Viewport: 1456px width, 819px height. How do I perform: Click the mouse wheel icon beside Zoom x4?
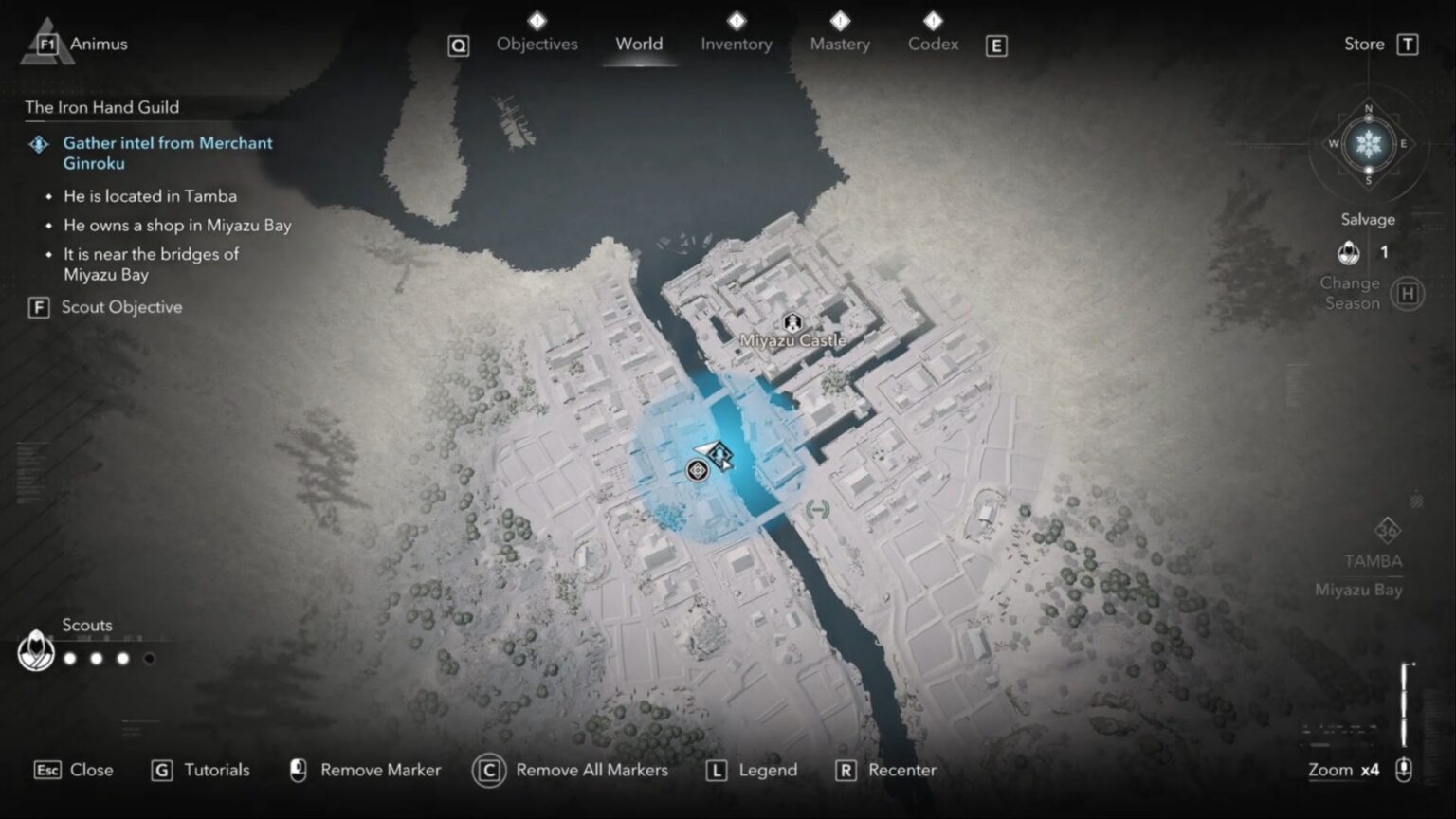(x=1404, y=770)
